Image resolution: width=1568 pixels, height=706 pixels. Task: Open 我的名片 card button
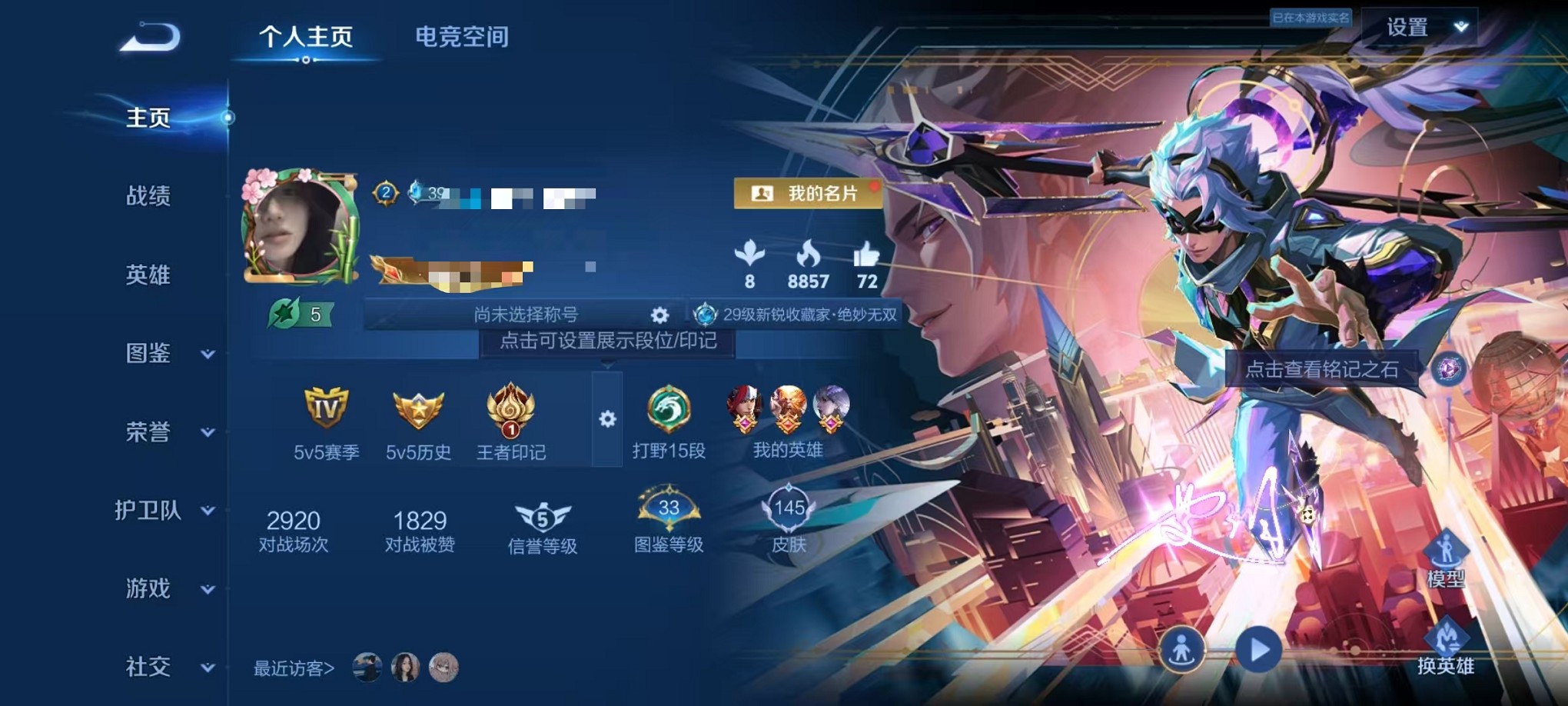(x=809, y=194)
